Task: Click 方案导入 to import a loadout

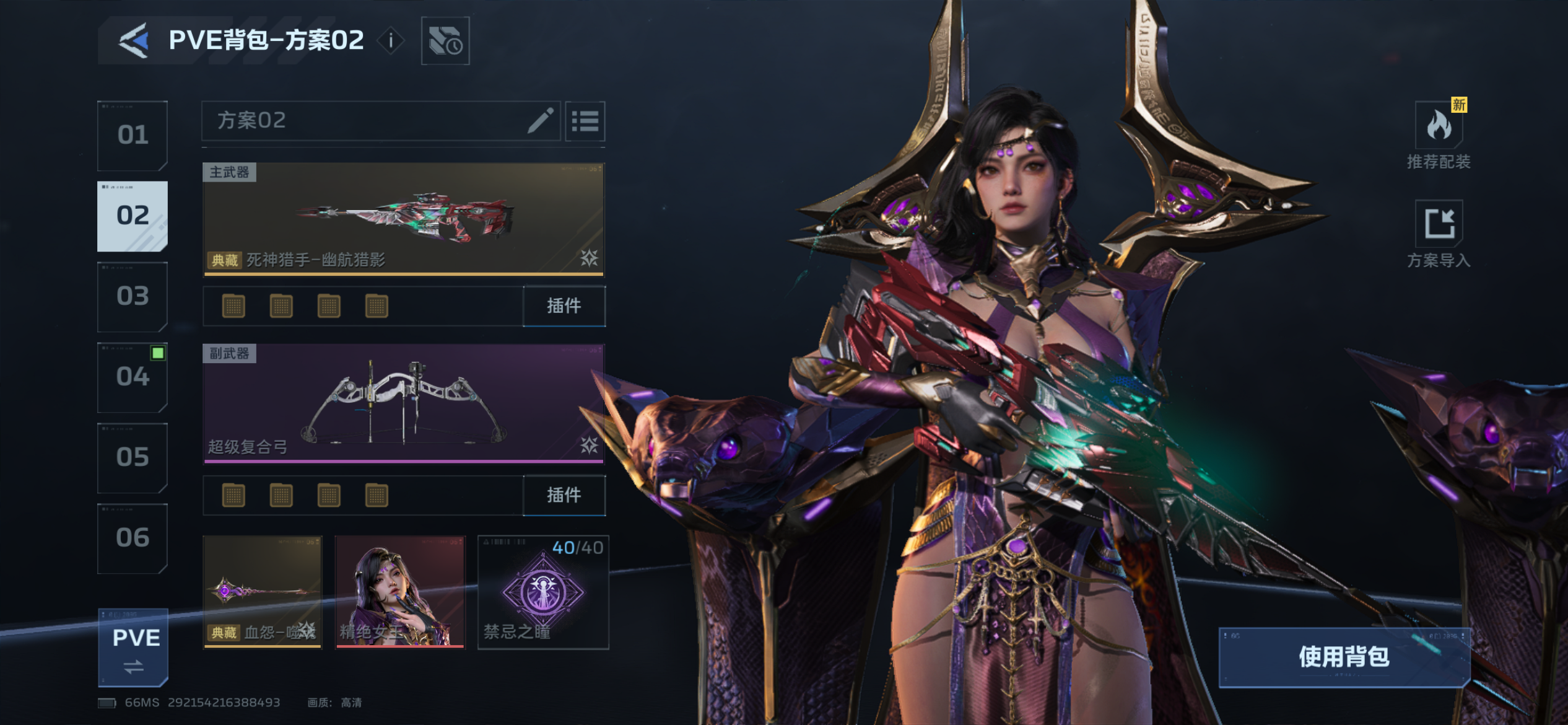Action: pos(1439,234)
